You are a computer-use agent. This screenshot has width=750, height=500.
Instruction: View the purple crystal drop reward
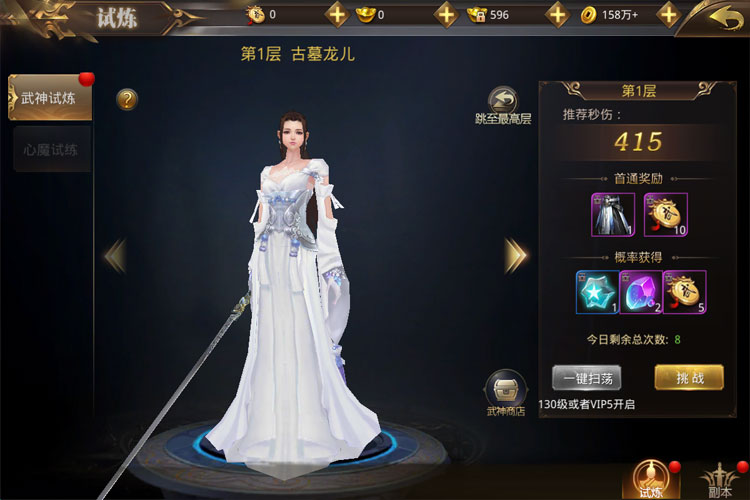tap(641, 292)
